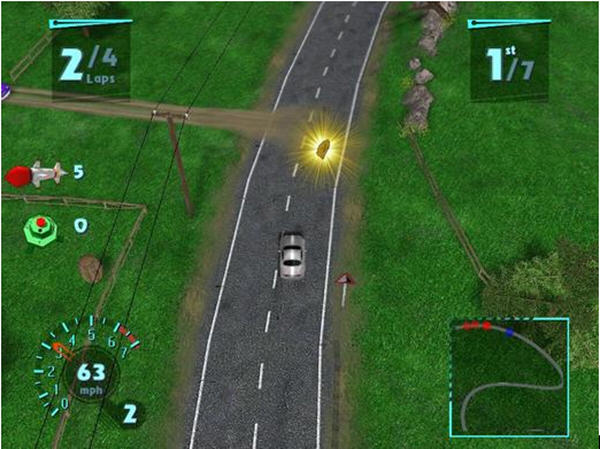Click the track minimap
This screenshot has width=600, height=449.
508,376
